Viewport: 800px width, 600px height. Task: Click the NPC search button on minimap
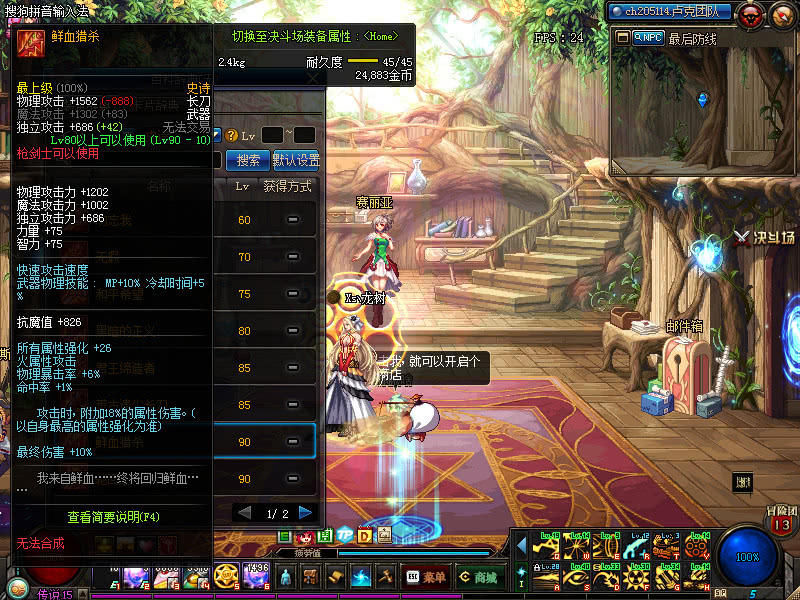pyautogui.click(x=647, y=37)
